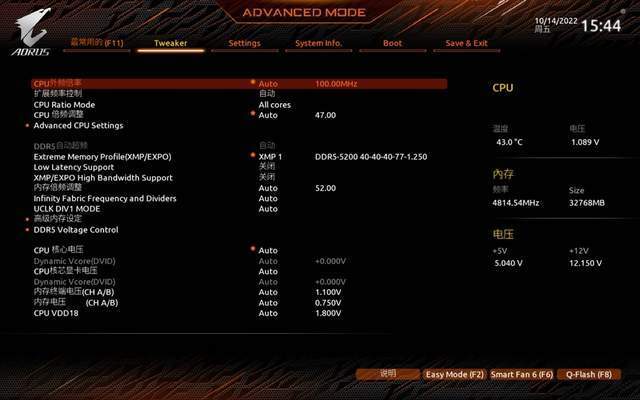Screen dimensions: 640x400
Task: Open the System Info. tab
Action: tap(319, 44)
